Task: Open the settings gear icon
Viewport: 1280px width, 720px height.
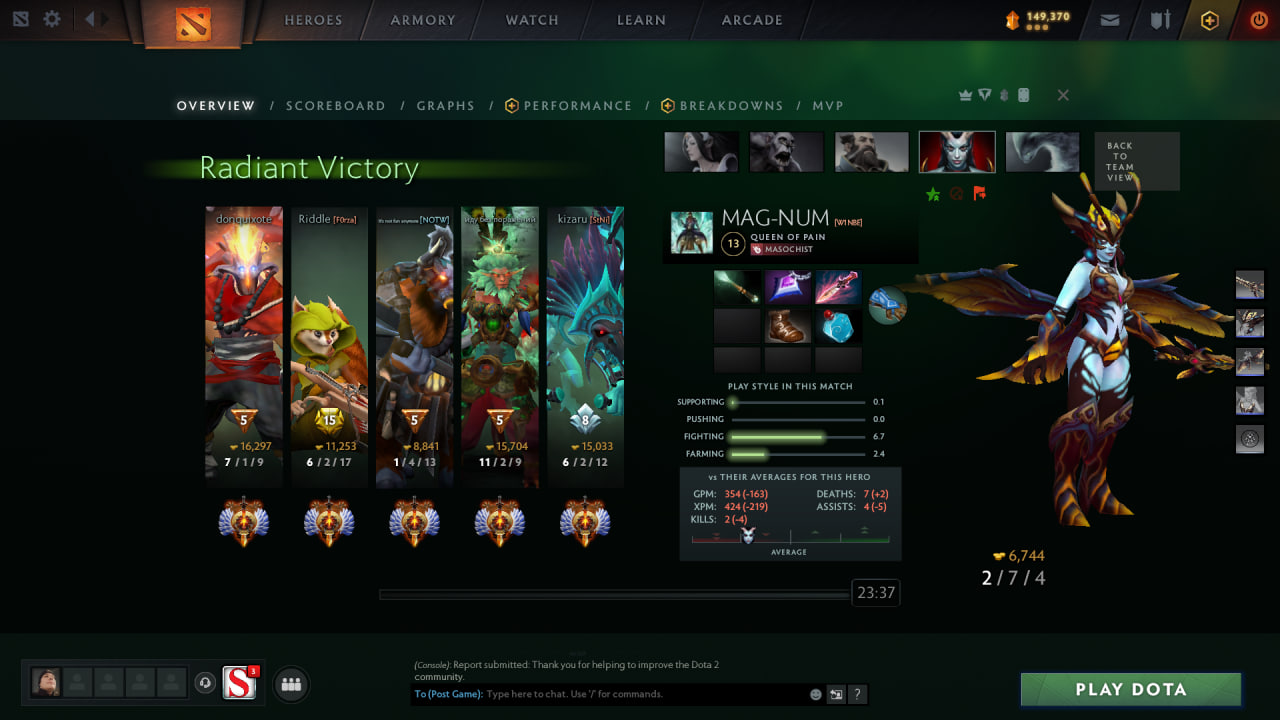Action: point(52,19)
